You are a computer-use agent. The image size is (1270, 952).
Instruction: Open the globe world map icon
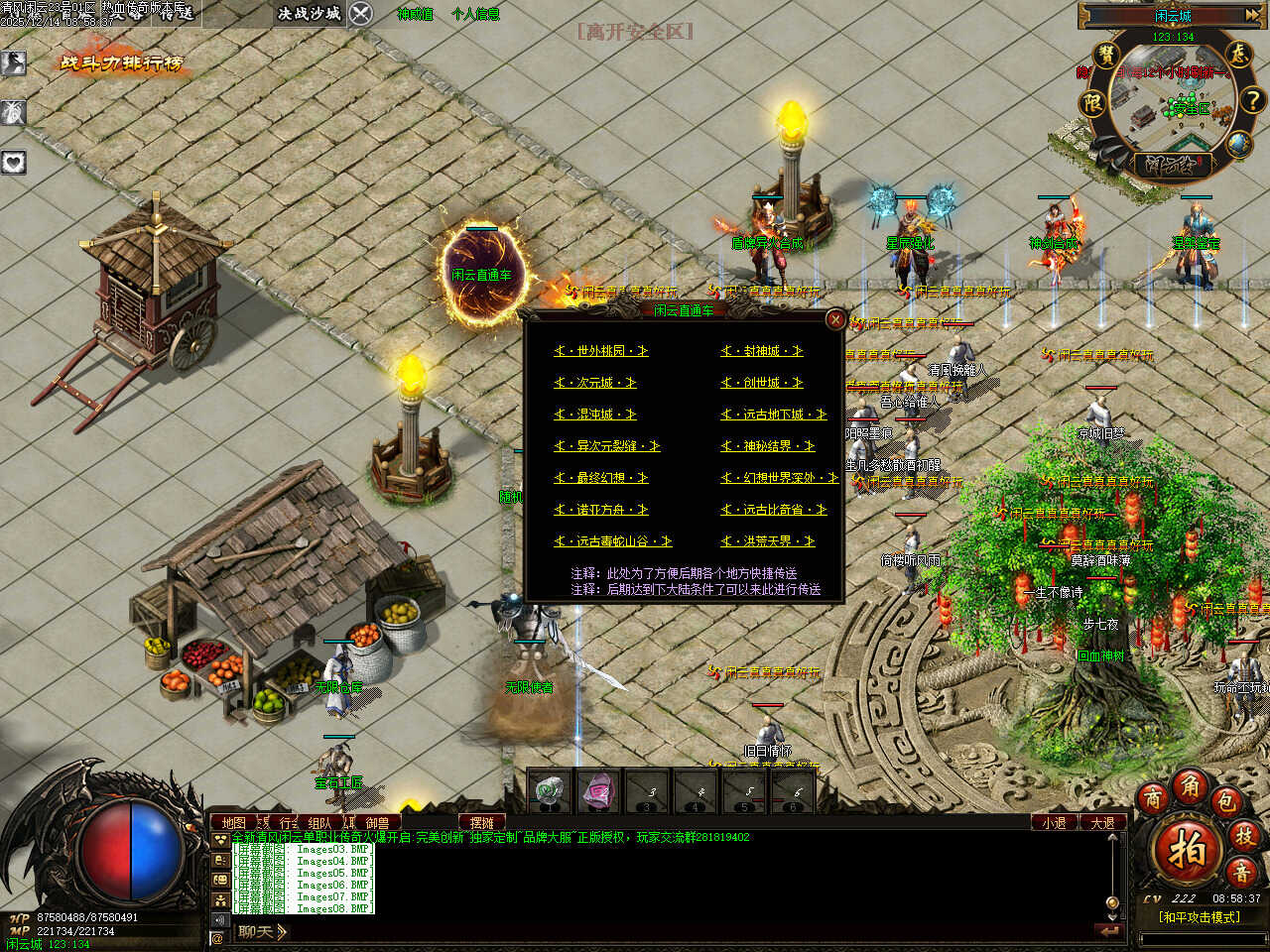point(1238,145)
